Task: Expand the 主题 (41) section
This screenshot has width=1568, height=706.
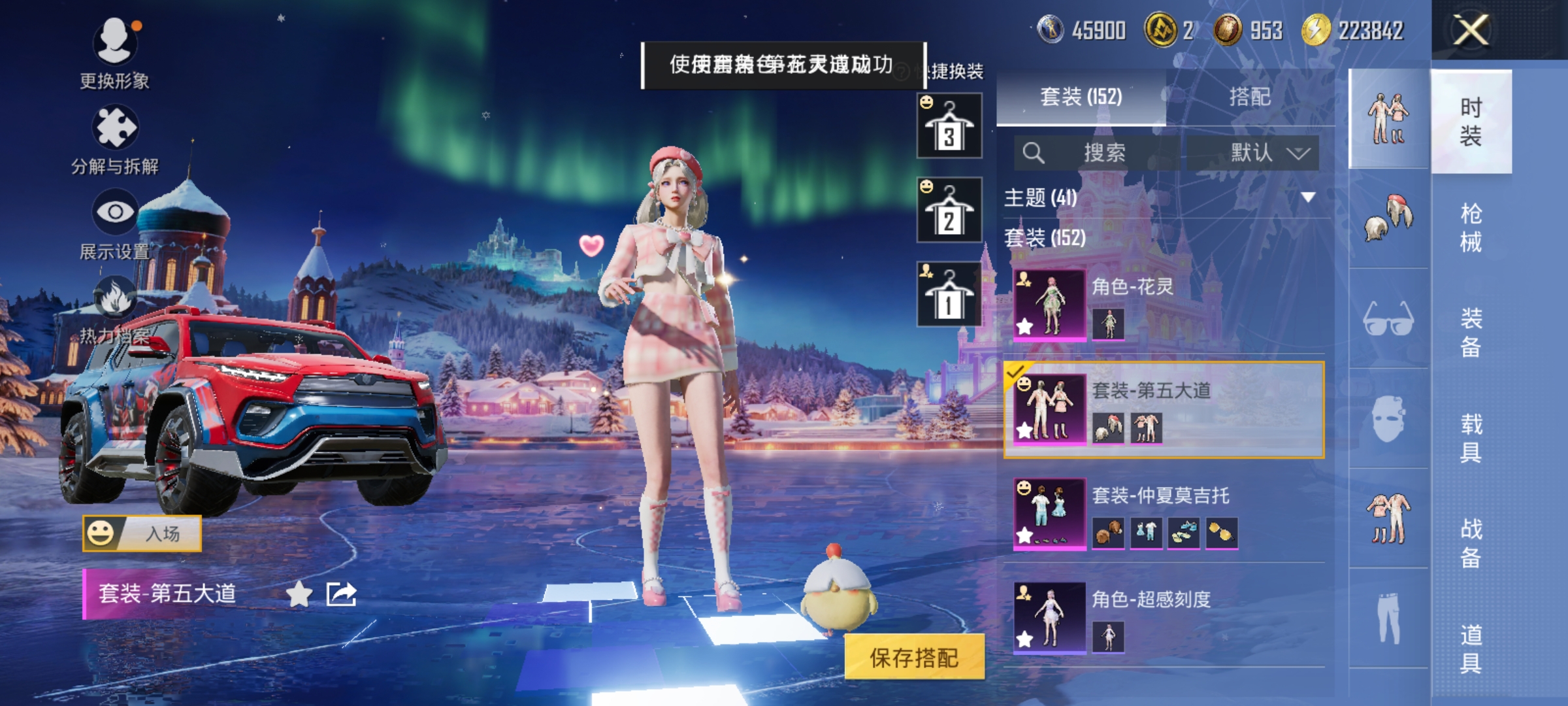Action: click(x=1308, y=197)
